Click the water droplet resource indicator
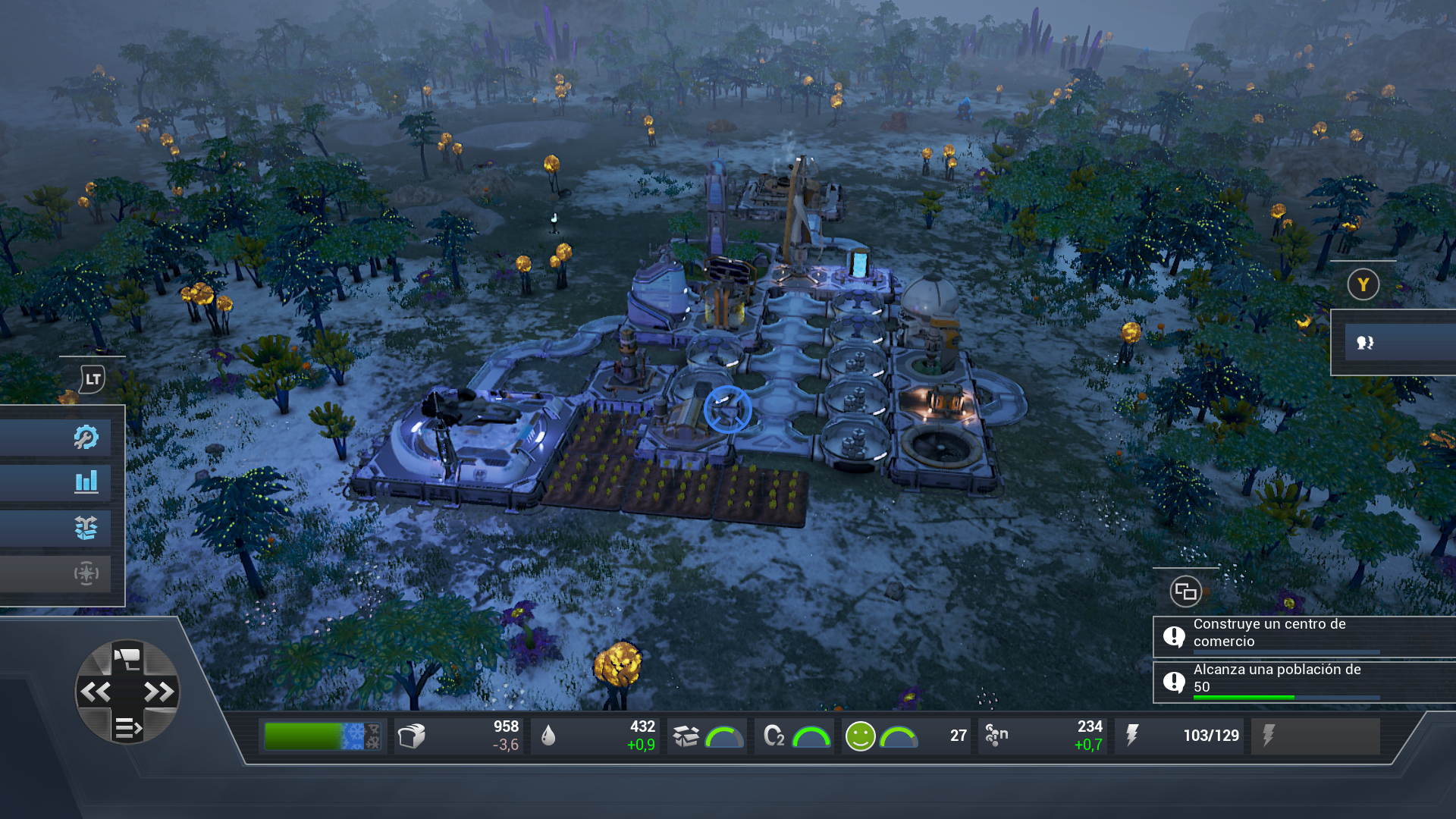Viewport: 1456px width, 819px height. click(x=548, y=736)
